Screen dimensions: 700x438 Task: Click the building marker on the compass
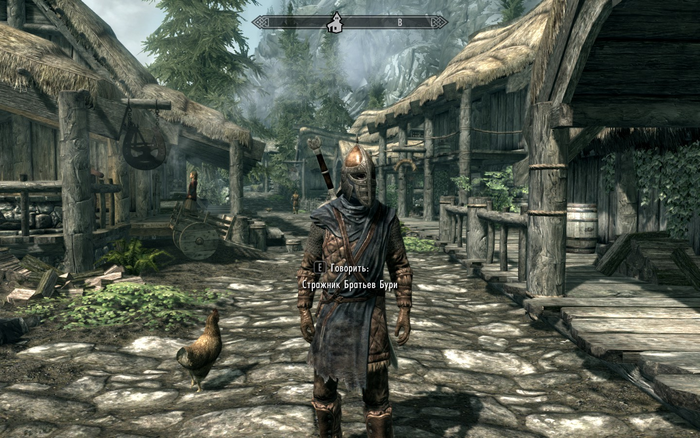tap(337, 21)
